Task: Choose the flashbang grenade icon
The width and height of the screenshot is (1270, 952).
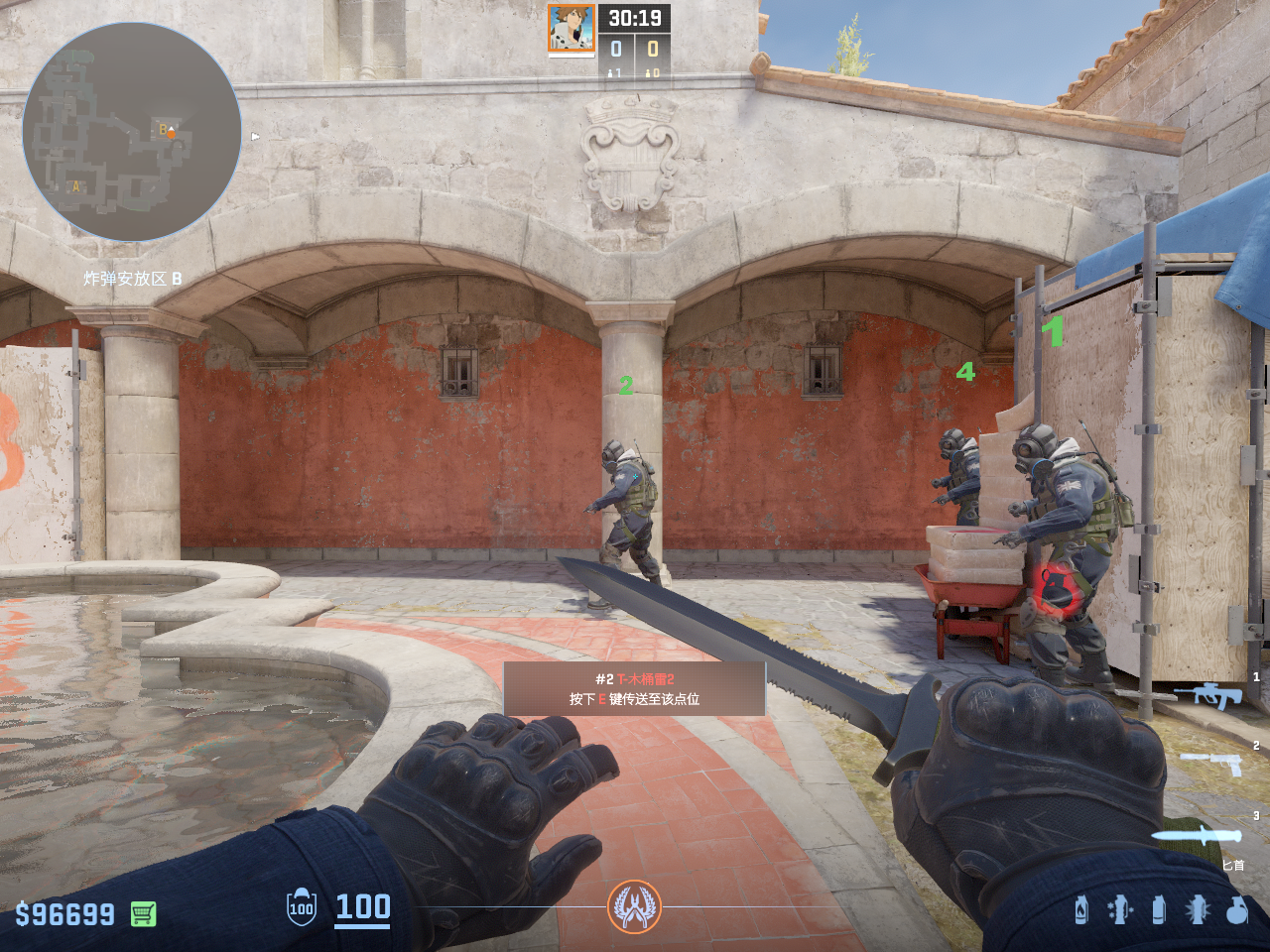Action: point(1198,909)
